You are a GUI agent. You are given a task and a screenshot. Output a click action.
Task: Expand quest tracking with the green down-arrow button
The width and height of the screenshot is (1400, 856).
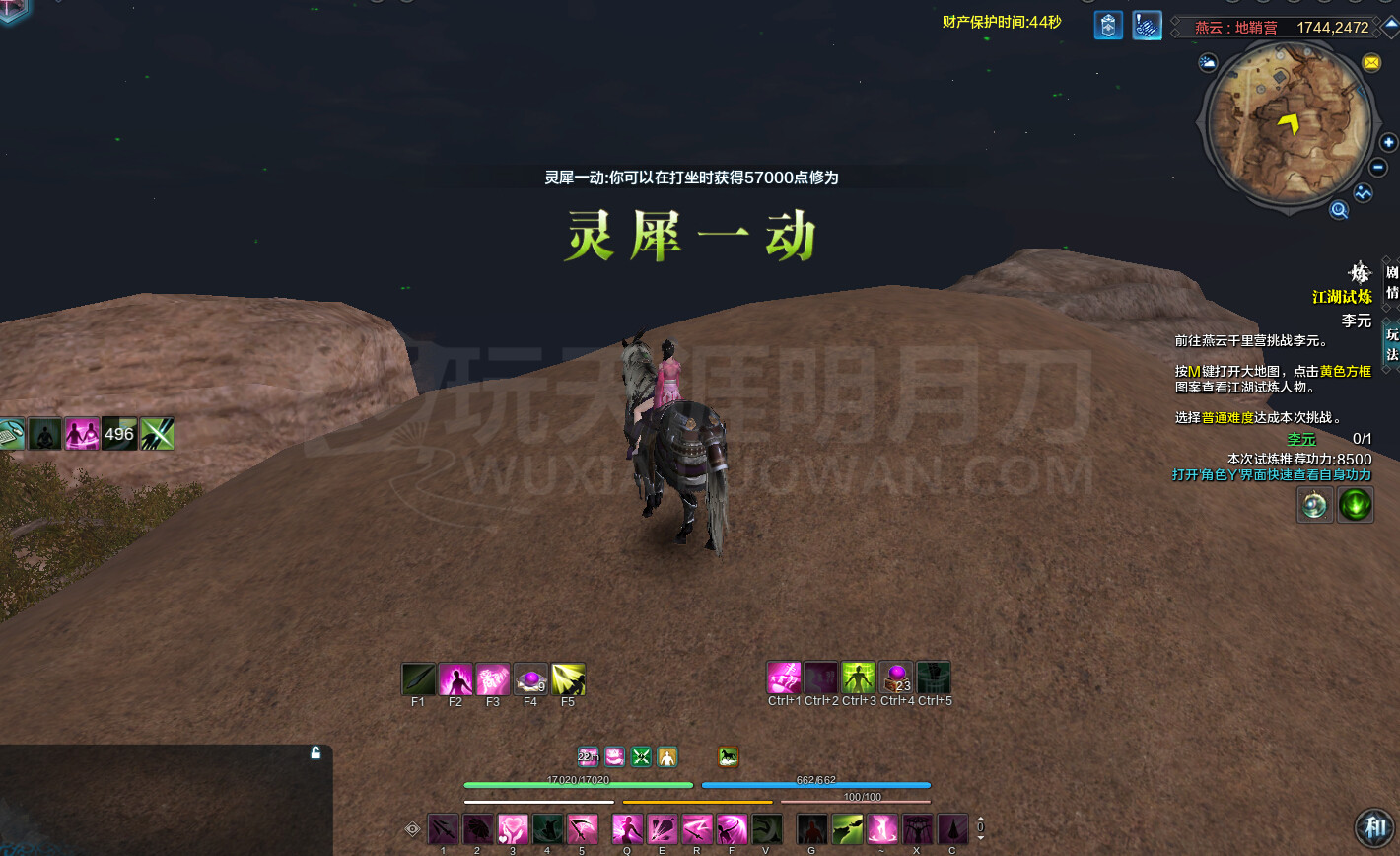coord(1356,504)
